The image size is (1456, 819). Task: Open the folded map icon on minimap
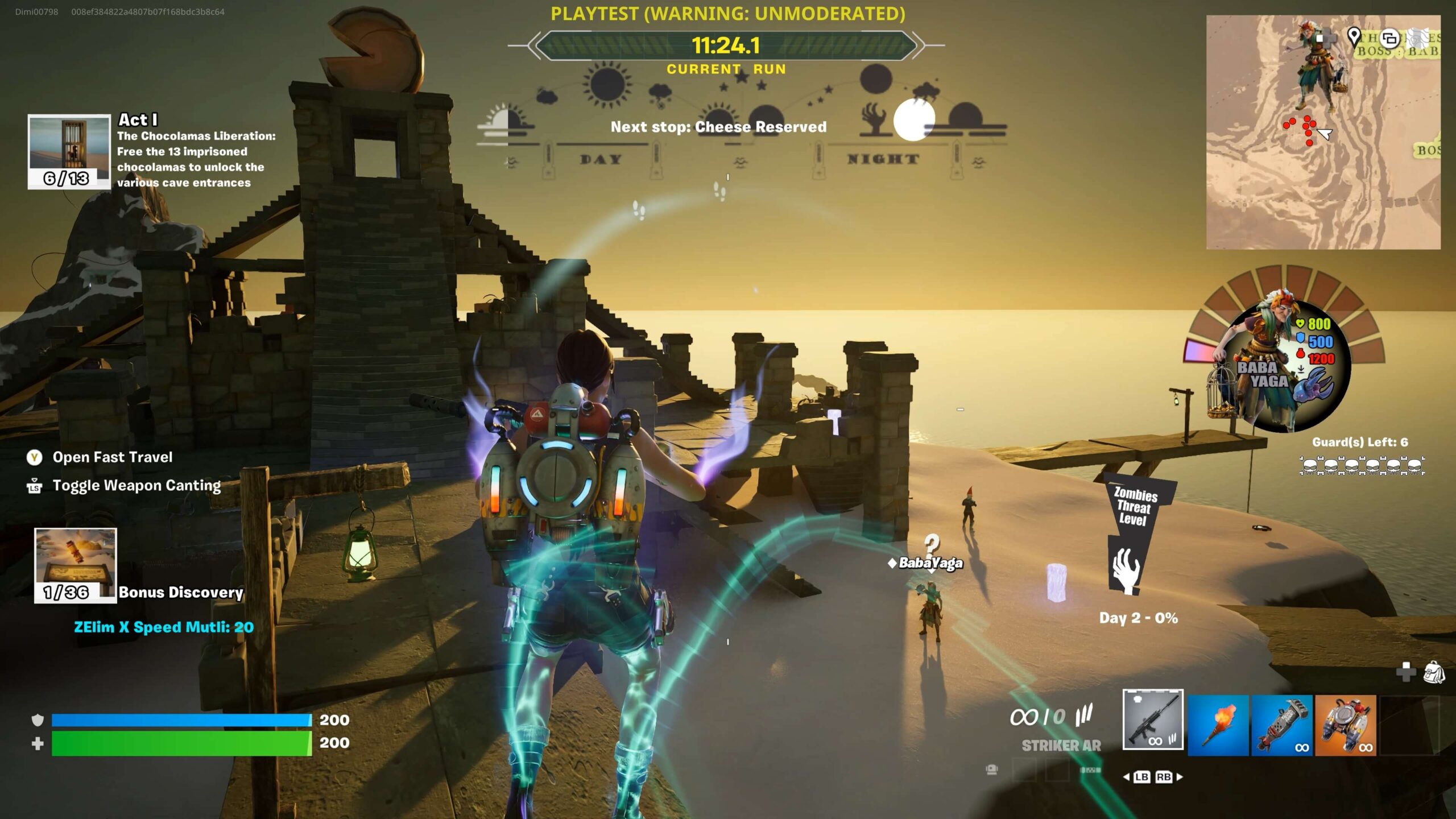1422,38
